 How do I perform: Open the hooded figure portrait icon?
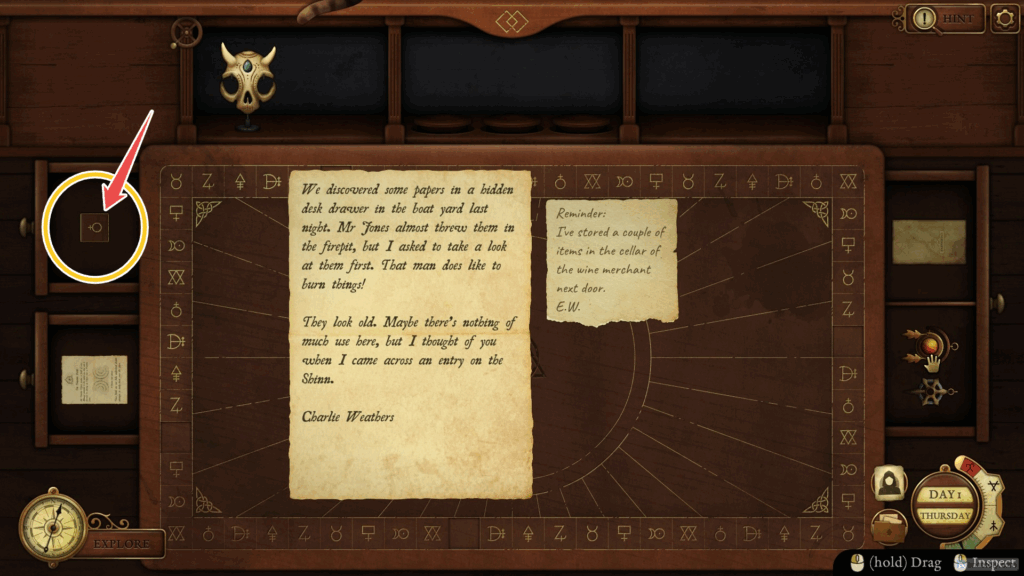(888, 484)
